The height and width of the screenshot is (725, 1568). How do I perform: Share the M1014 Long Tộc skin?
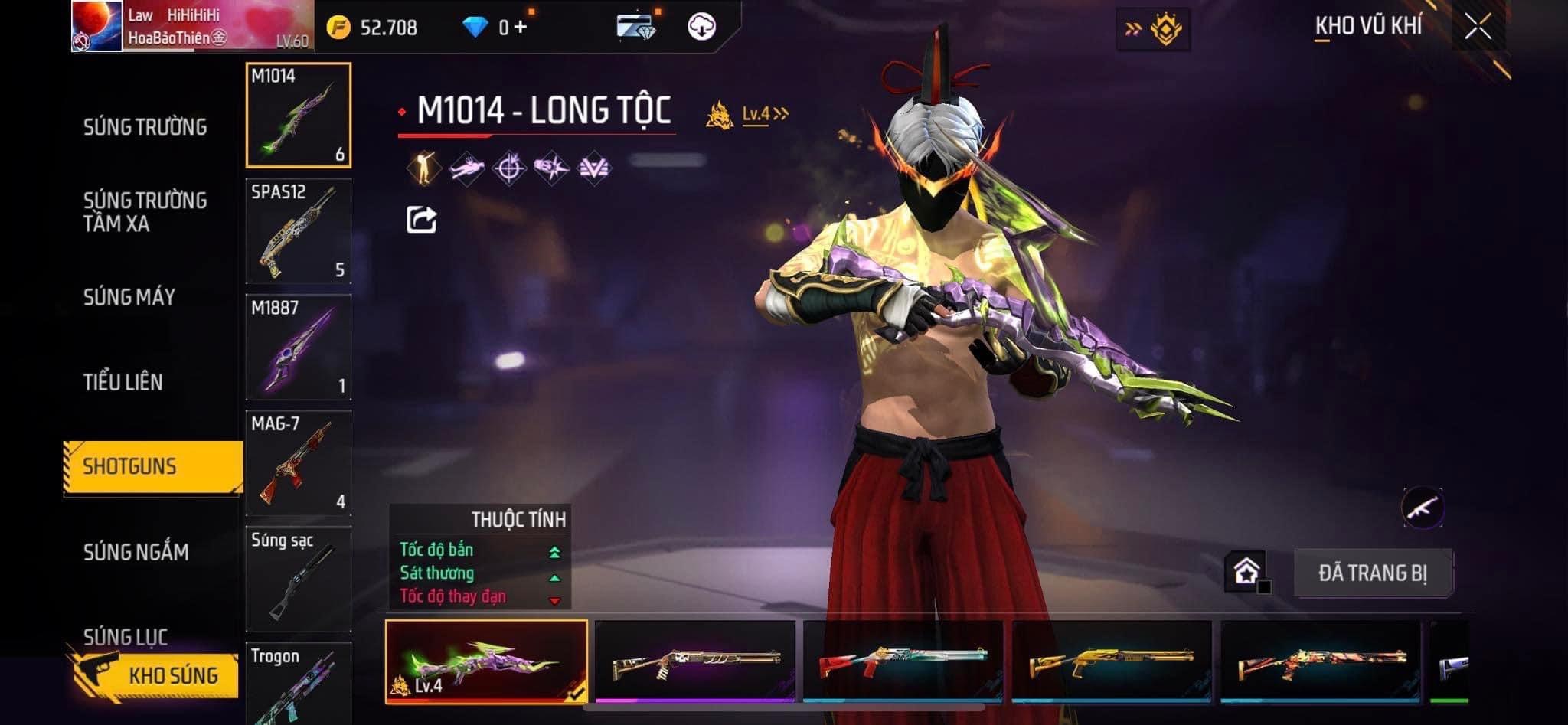pos(421,220)
